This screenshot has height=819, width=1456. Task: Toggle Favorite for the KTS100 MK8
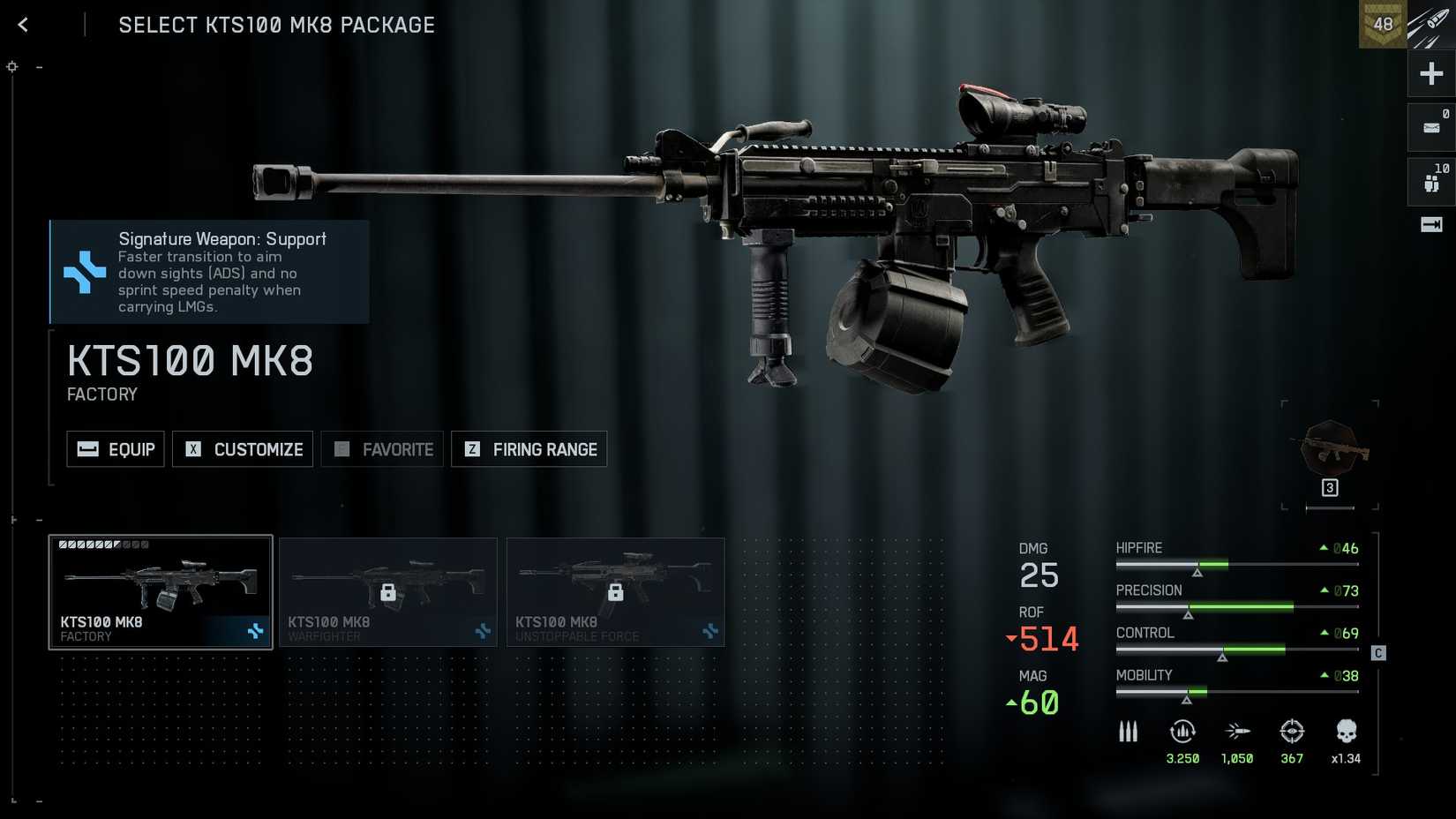381,449
